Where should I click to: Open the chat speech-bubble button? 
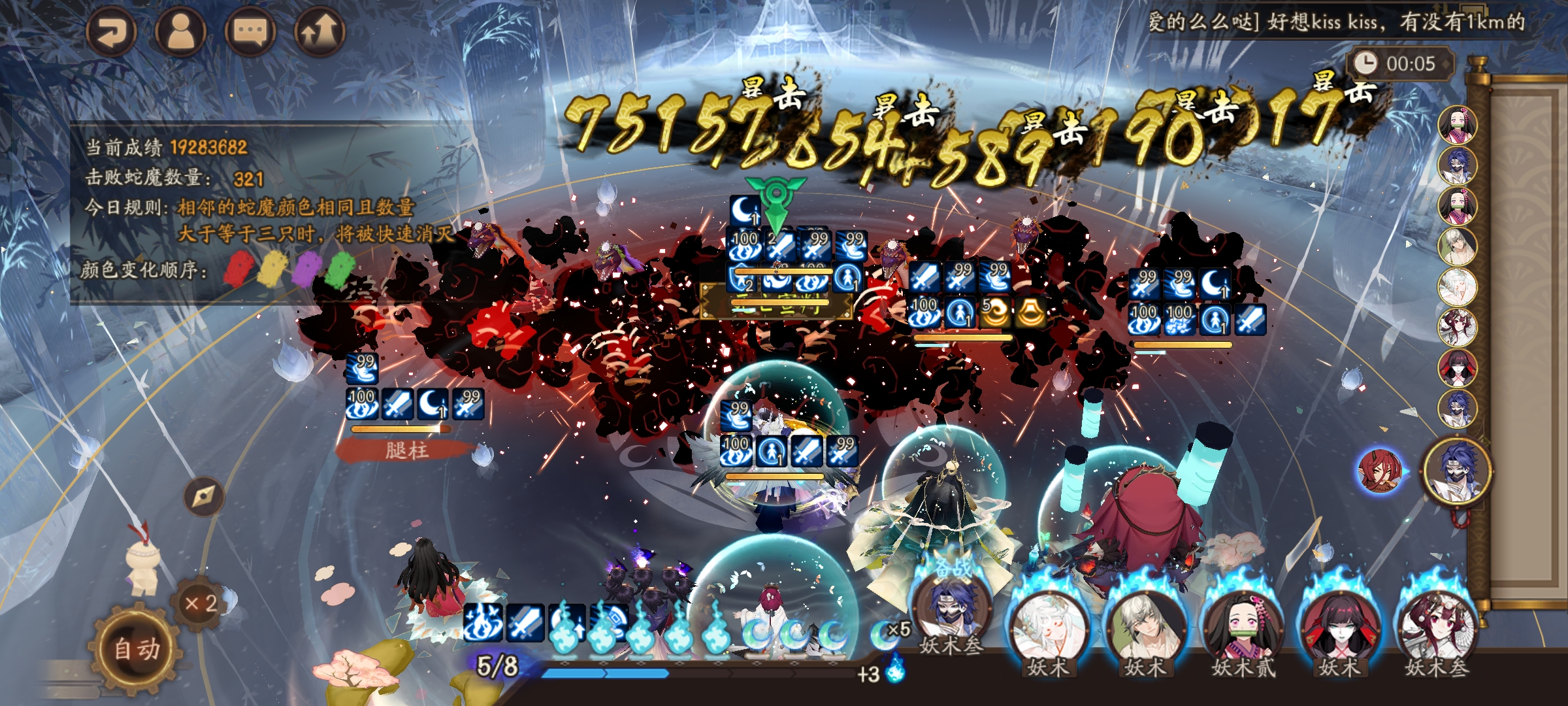click(250, 31)
